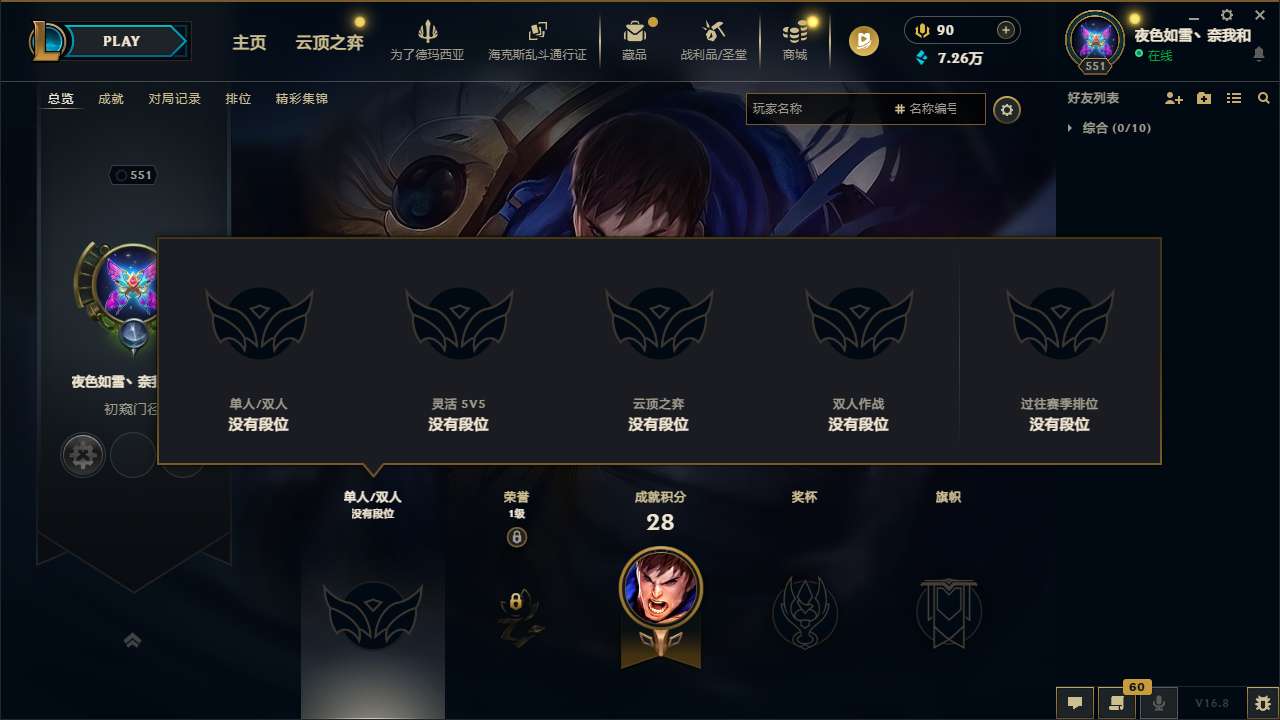Image resolution: width=1280 pixels, height=720 pixels.
Task: Click the bug report icon in bottom bar
Action: pos(1264,703)
